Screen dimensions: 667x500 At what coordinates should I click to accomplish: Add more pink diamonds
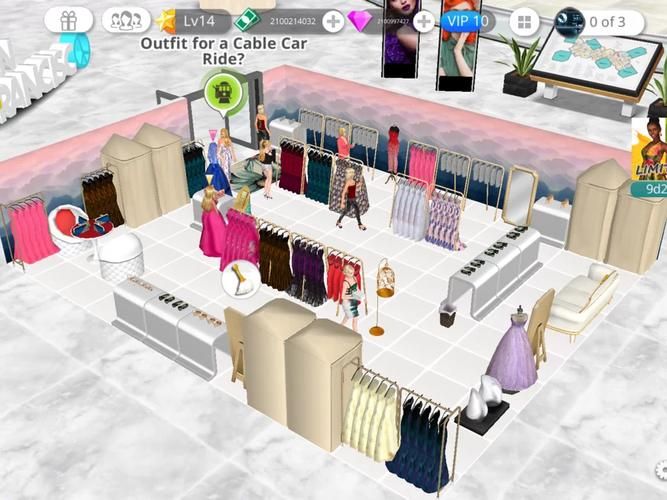424,21
